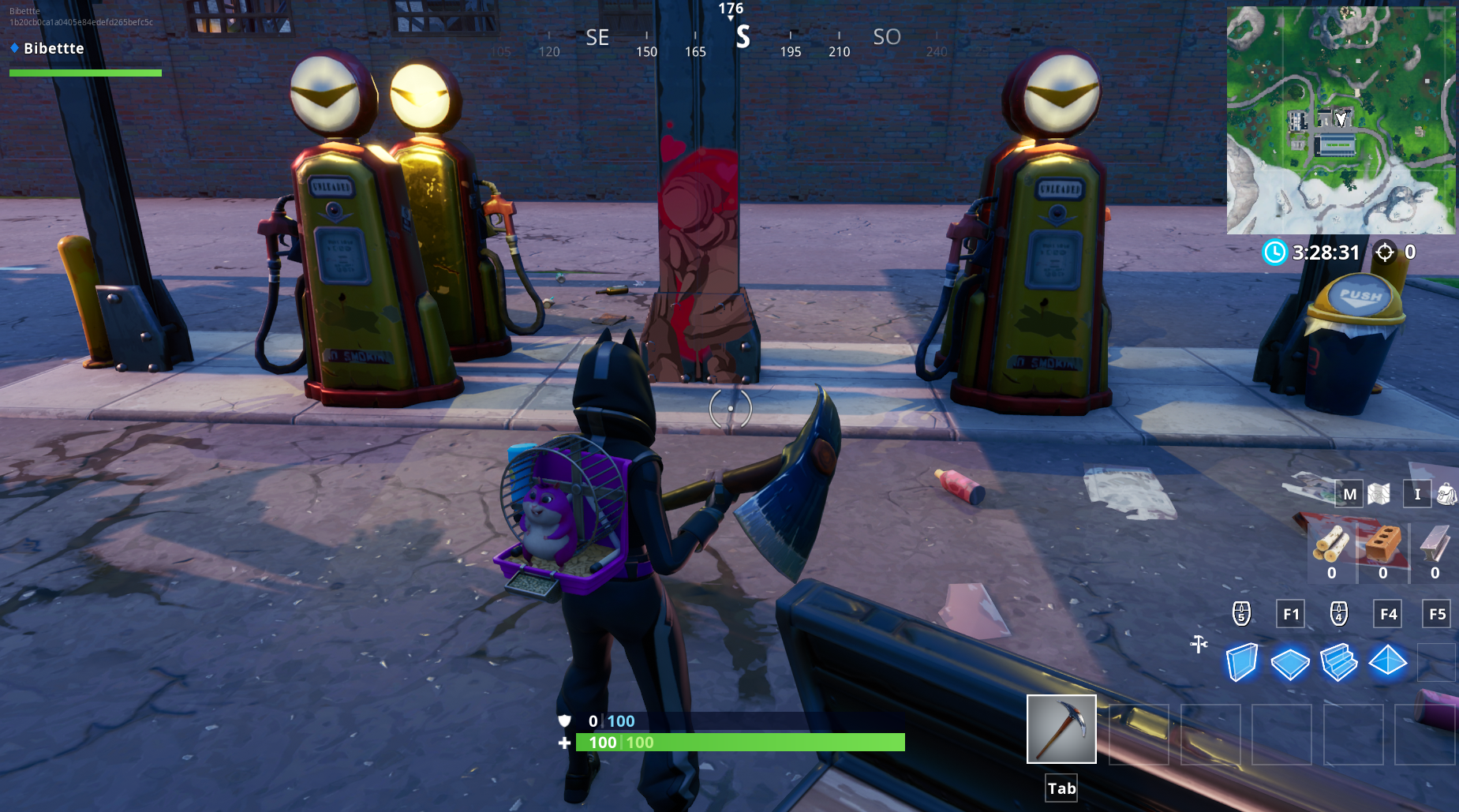
Task: Select the pickaxe in the hotbar
Action: tap(1061, 728)
